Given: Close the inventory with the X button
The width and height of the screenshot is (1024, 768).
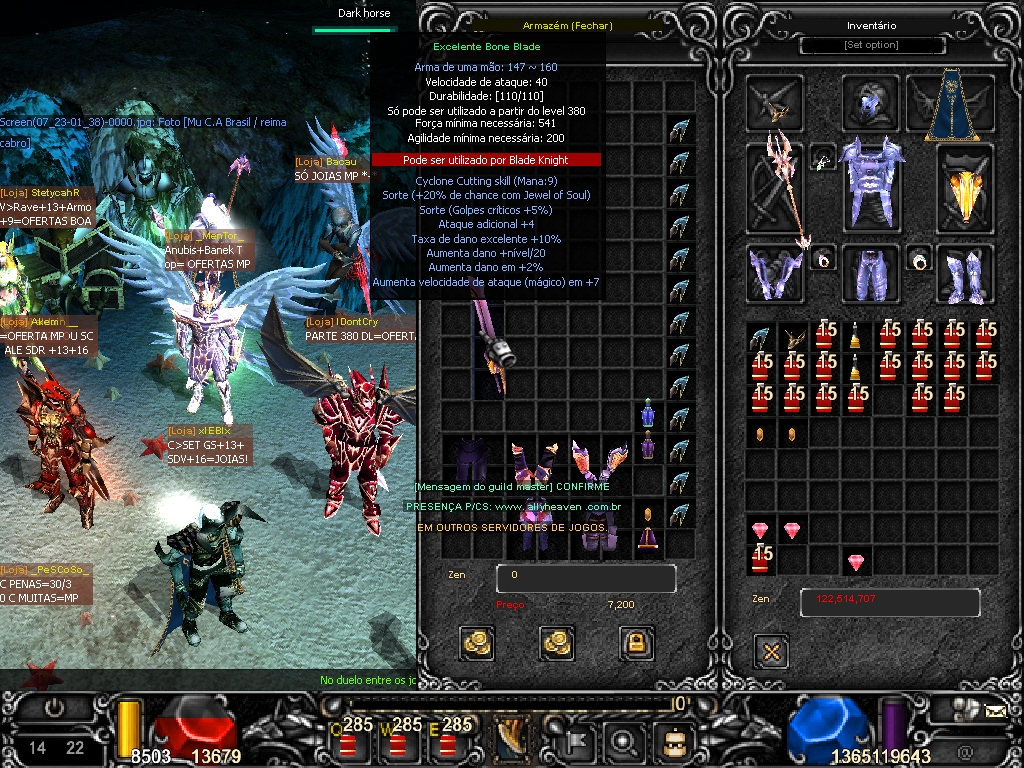Looking at the screenshot, I should click(771, 652).
